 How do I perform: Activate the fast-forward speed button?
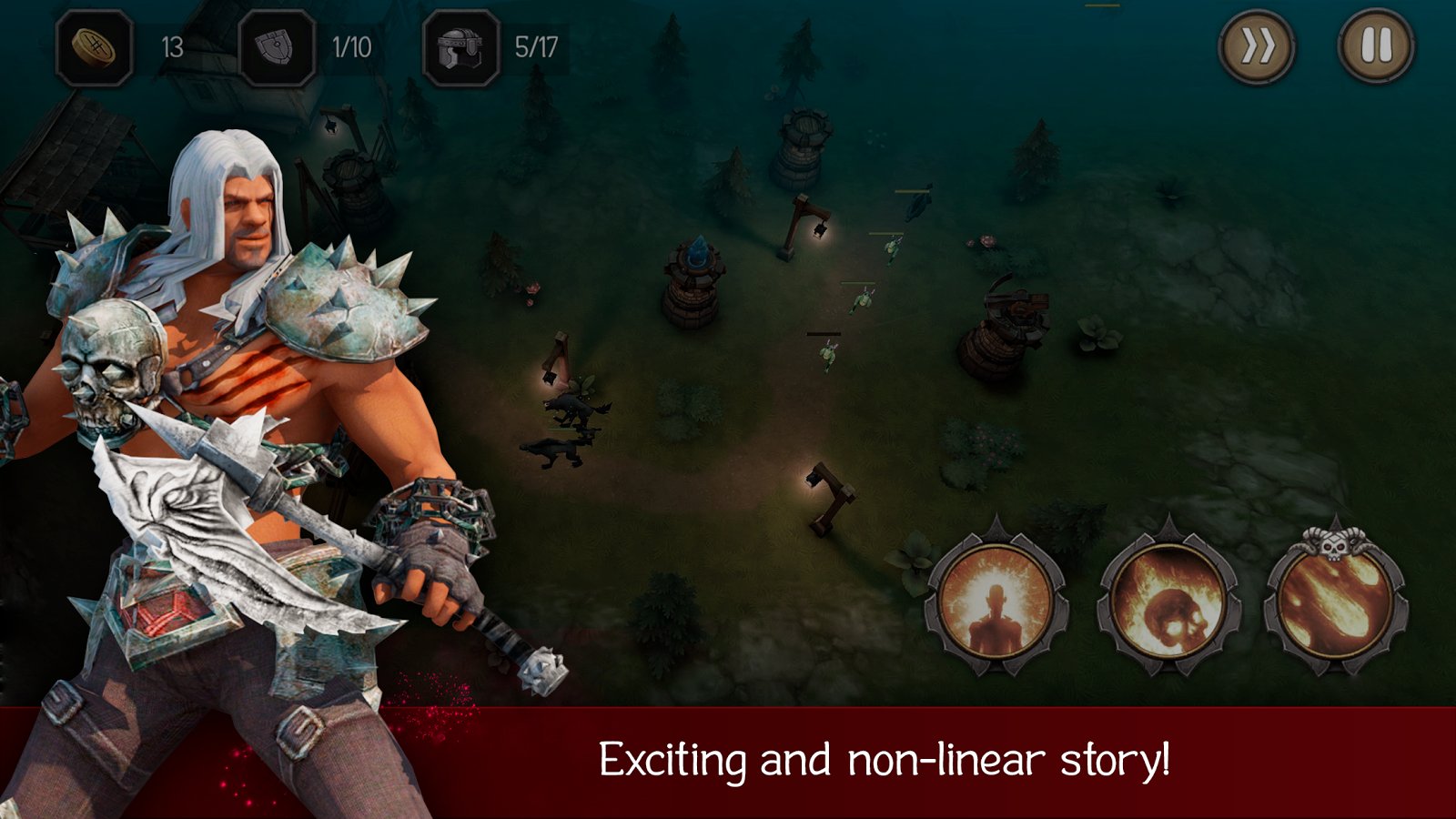1258,46
